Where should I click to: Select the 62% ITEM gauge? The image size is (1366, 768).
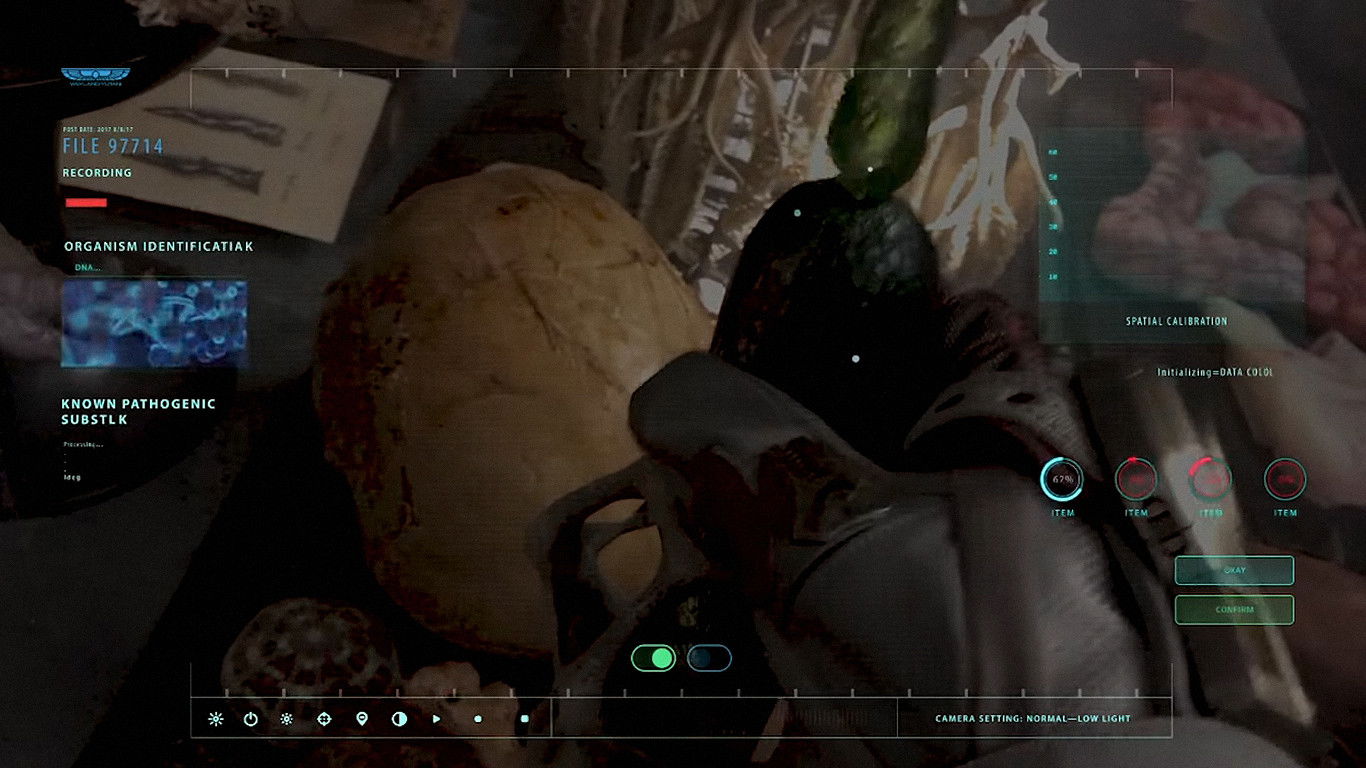click(1062, 480)
